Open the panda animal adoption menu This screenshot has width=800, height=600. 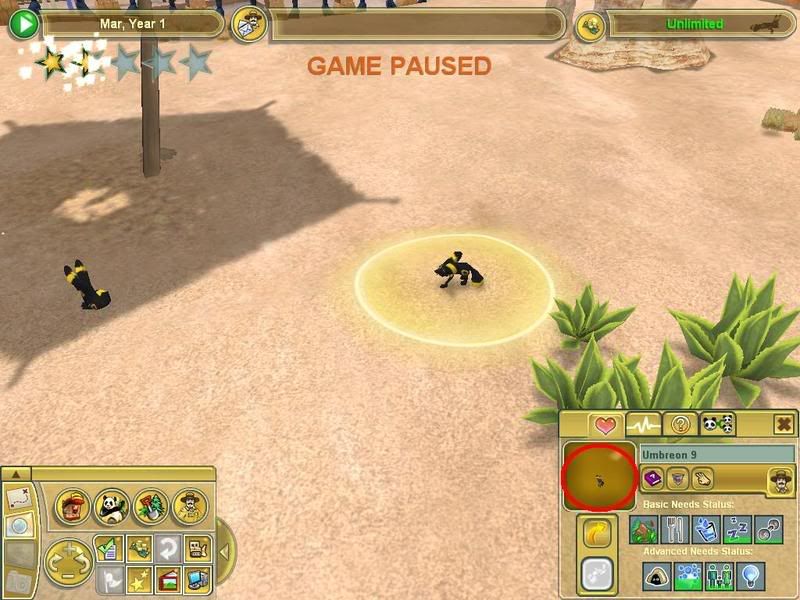(112, 506)
